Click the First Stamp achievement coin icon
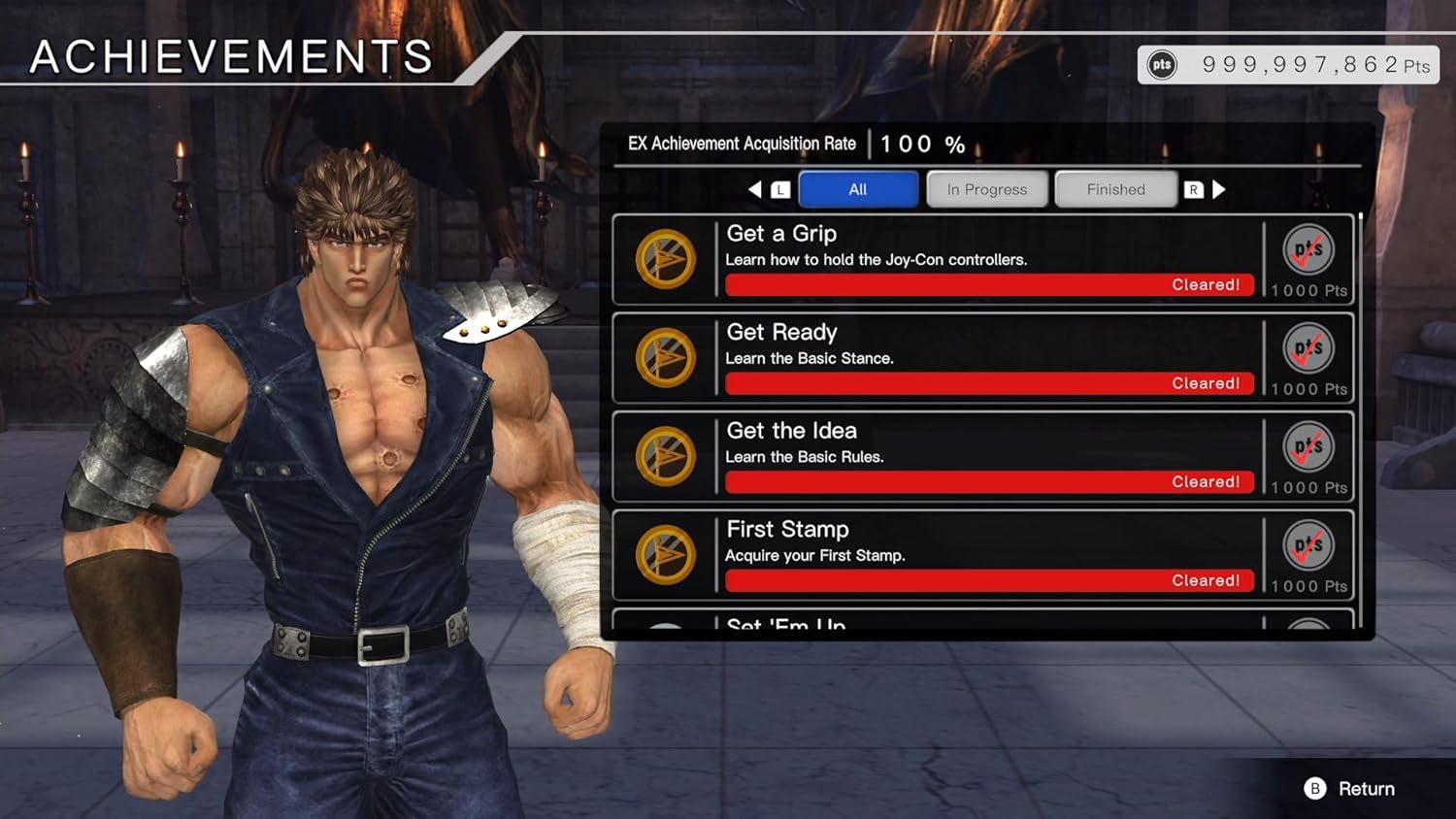The height and width of the screenshot is (819, 1456). [x=666, y=554]
